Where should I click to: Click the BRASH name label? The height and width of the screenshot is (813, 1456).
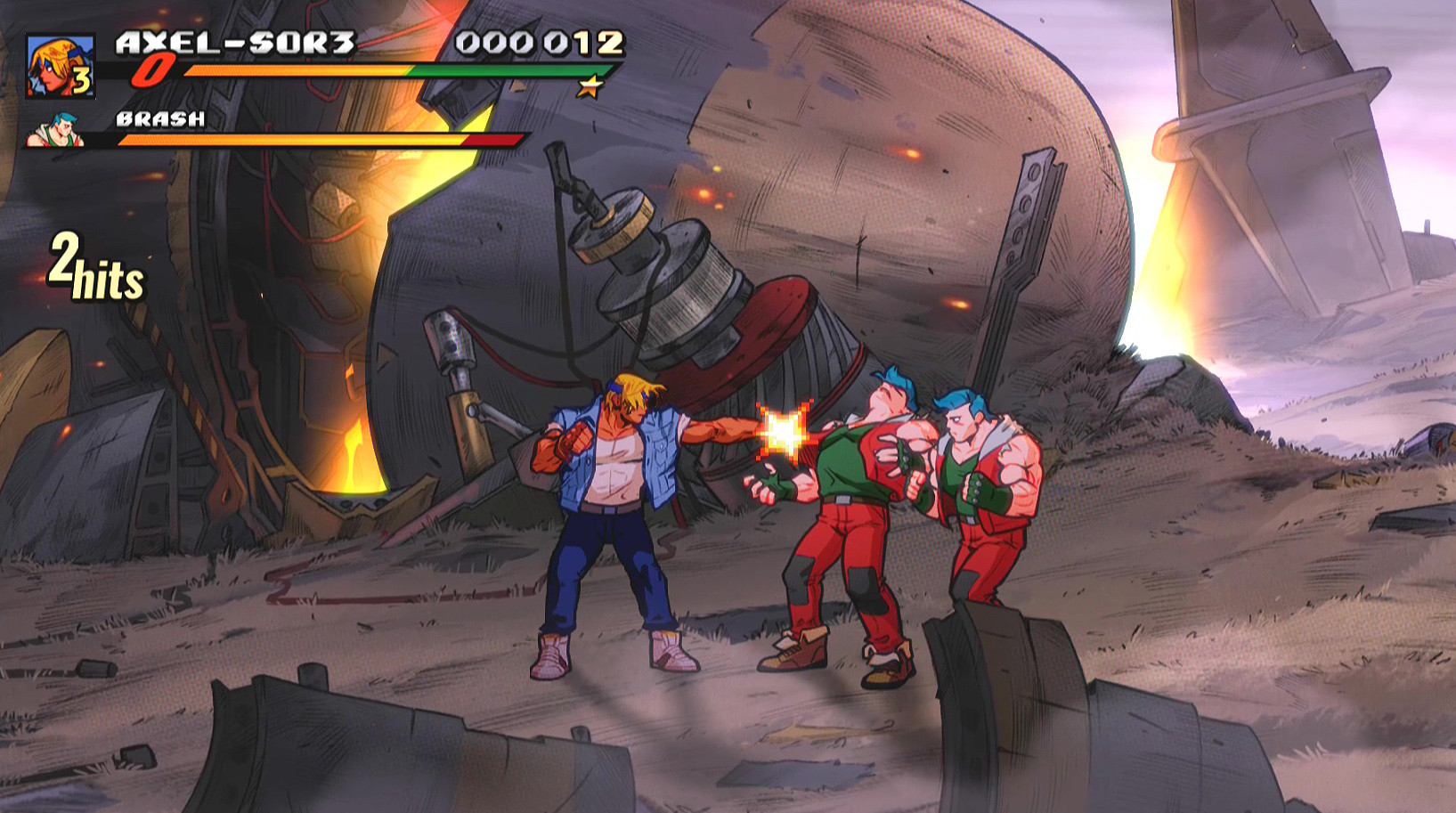point(159,117)
